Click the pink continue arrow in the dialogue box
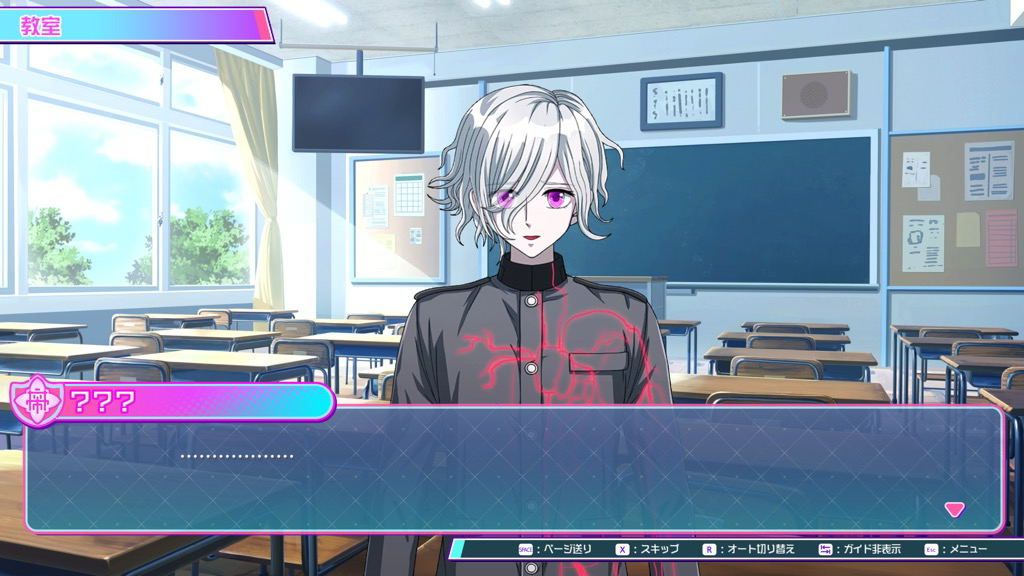1024x576 pixels. click(955, 509)
